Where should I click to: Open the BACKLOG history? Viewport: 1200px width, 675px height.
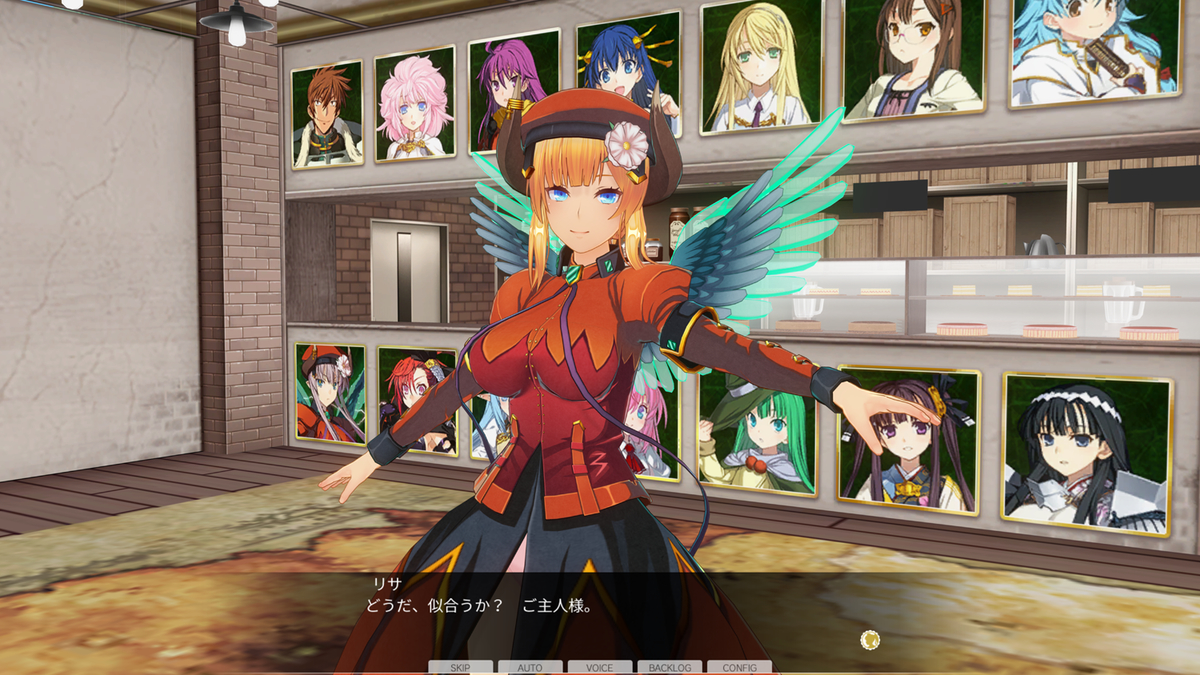[x=669, y=667]
